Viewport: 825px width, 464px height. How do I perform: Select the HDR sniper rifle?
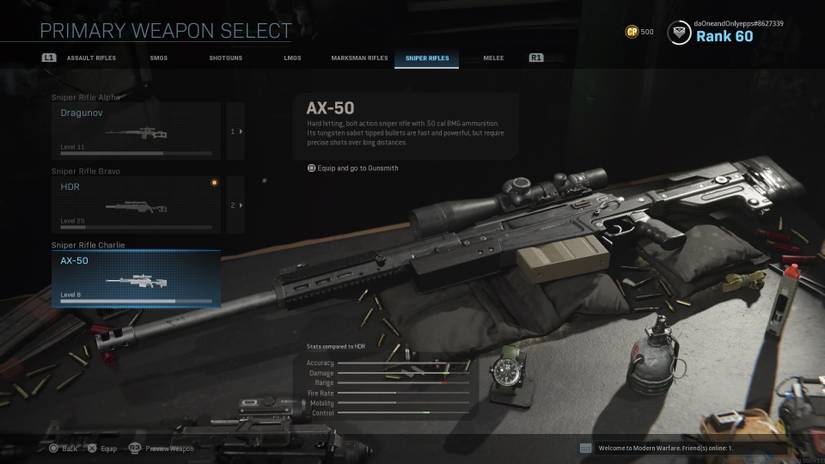point(136,205)
